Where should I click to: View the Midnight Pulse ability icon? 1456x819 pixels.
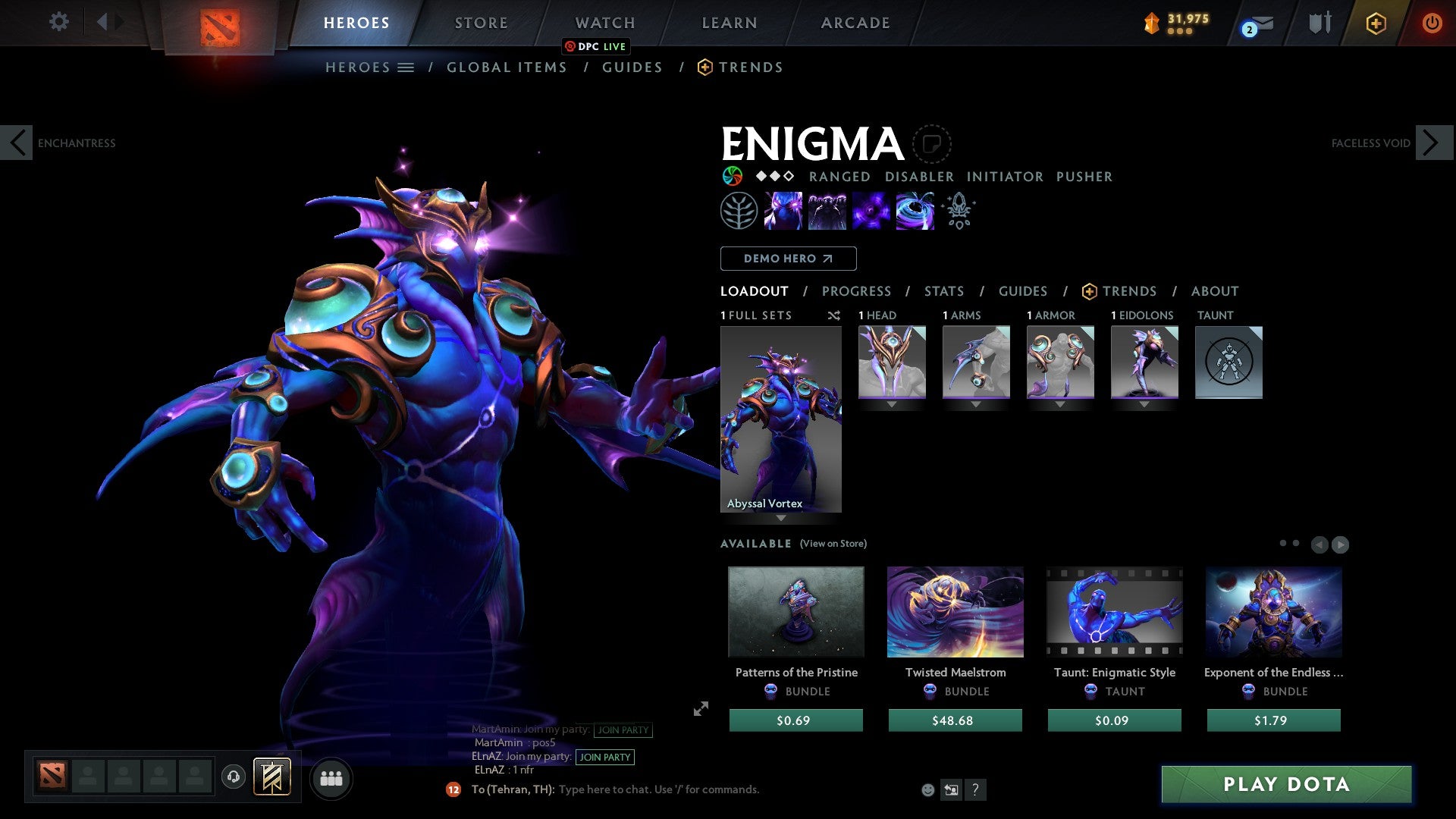[x=871, y=211]
